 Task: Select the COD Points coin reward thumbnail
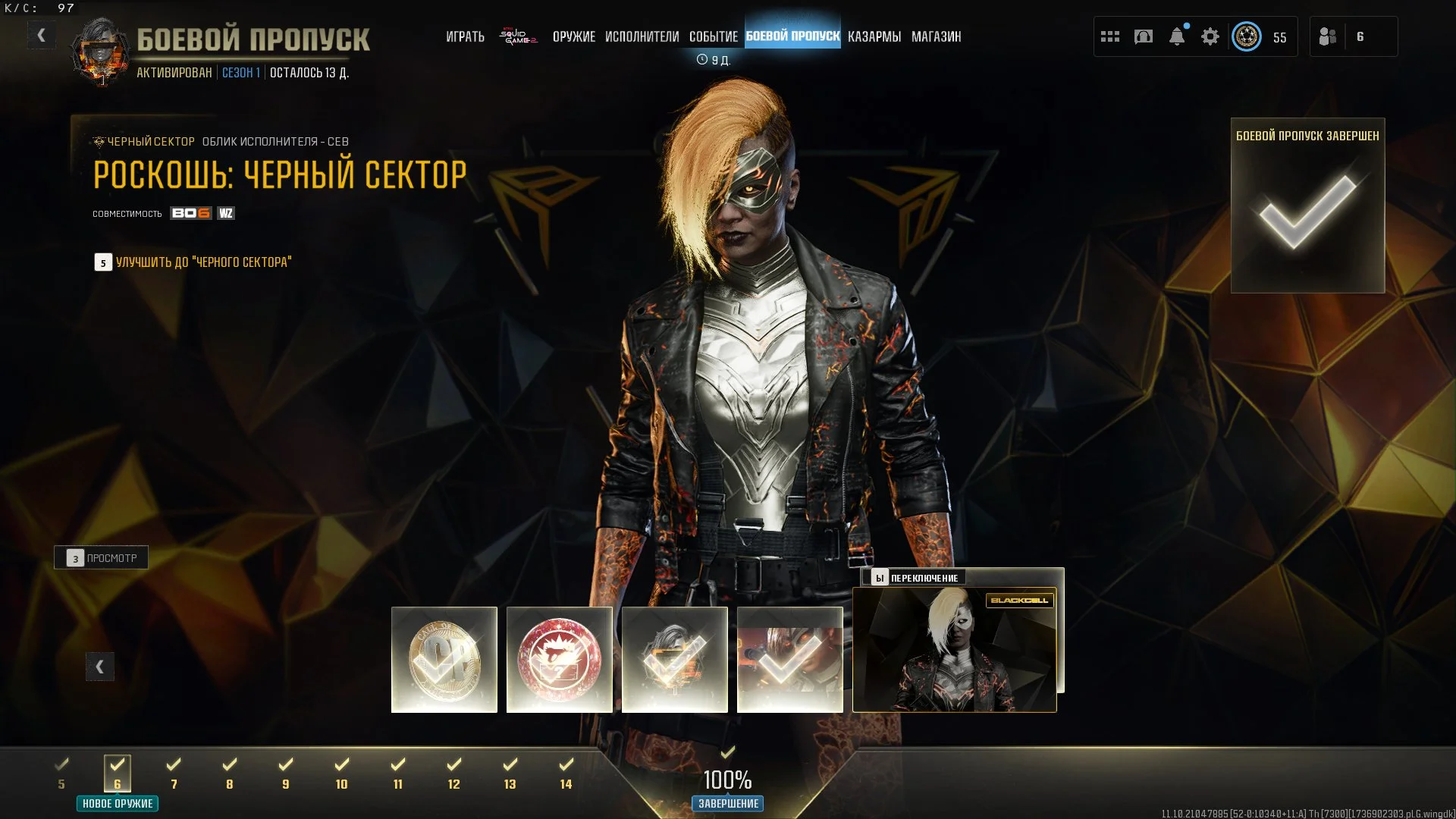pyautogui.click(x=444, y=659)
